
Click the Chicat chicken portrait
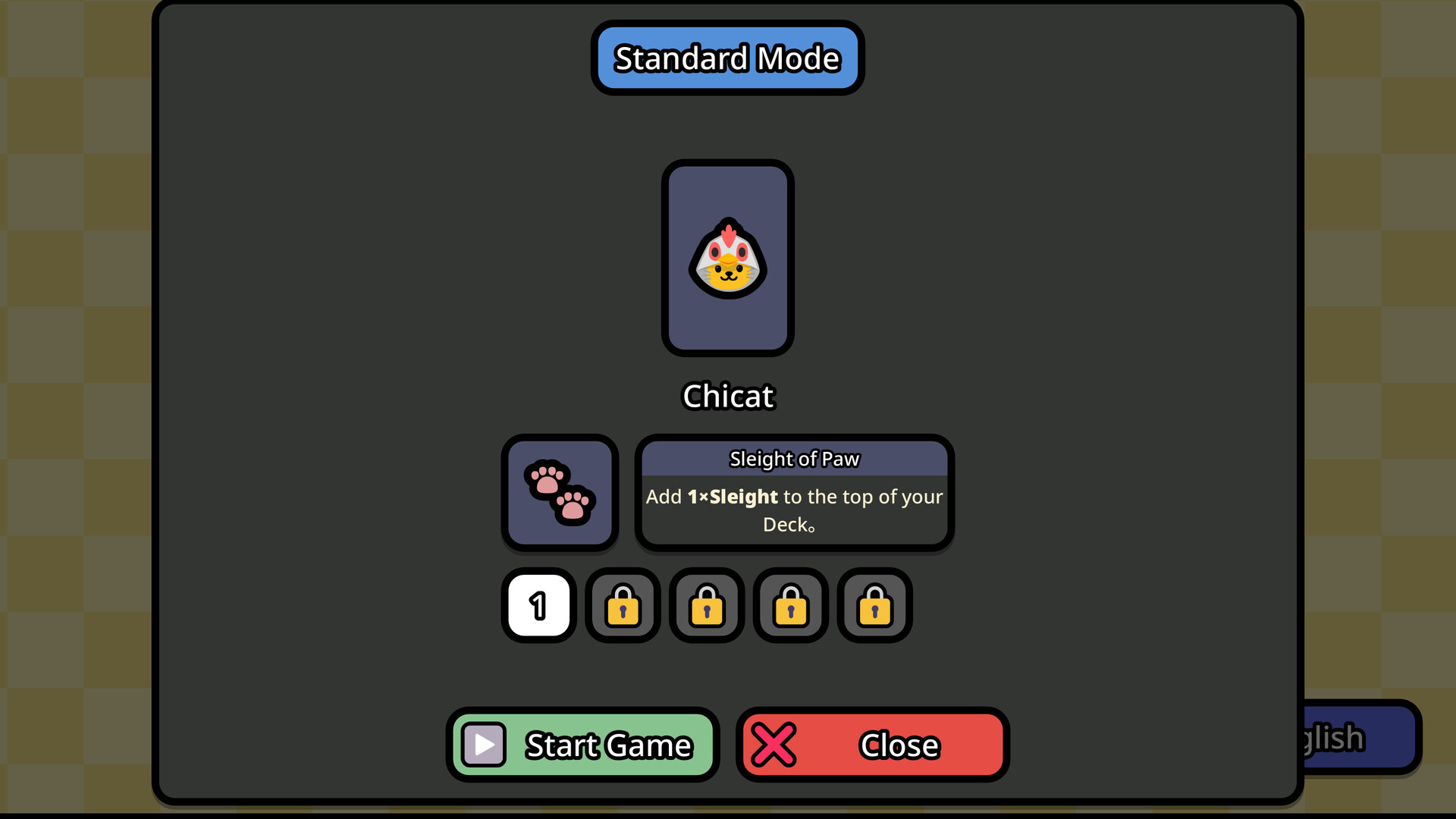727,258
